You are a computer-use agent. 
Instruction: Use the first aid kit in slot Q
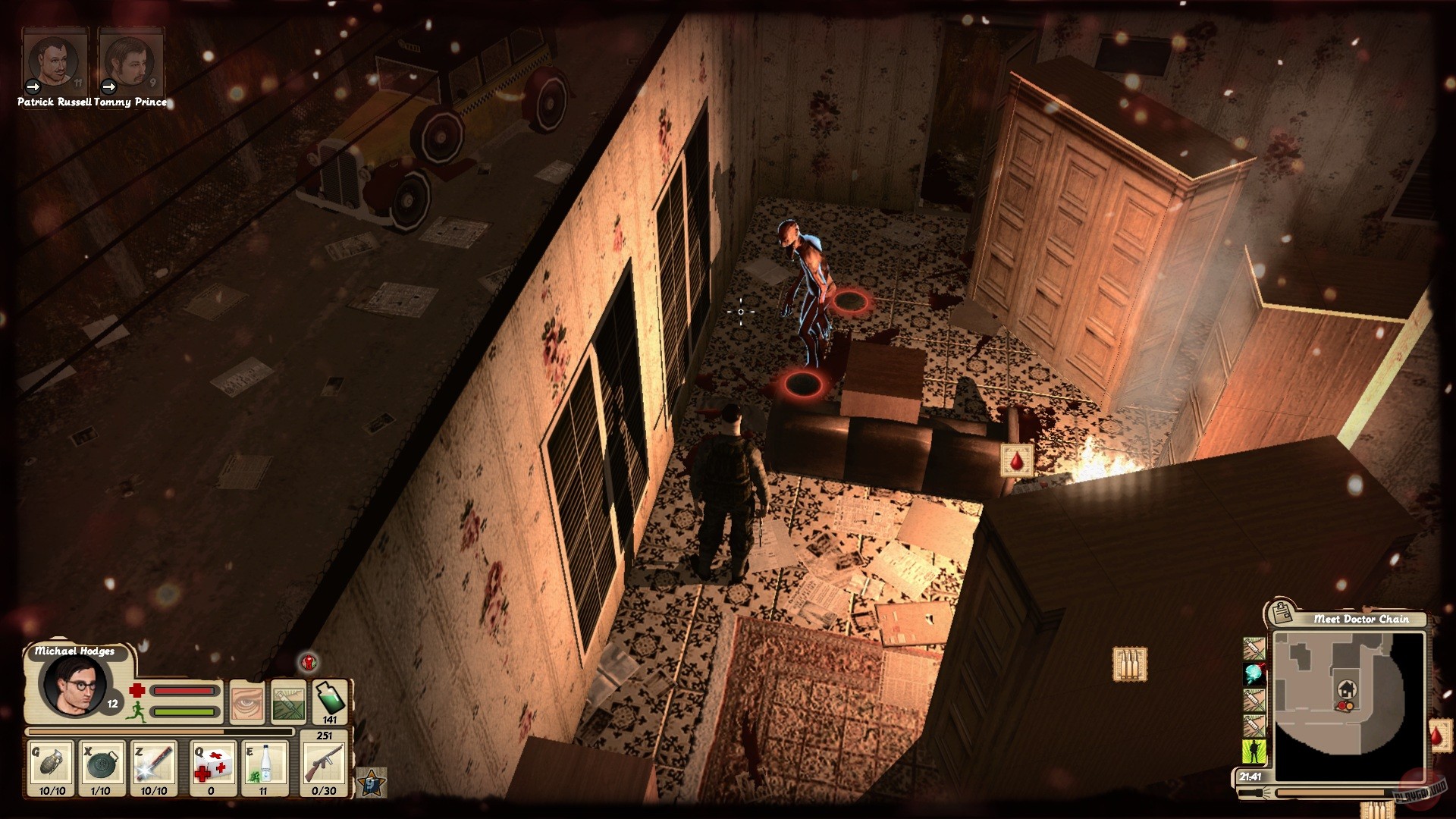point(214,764)
